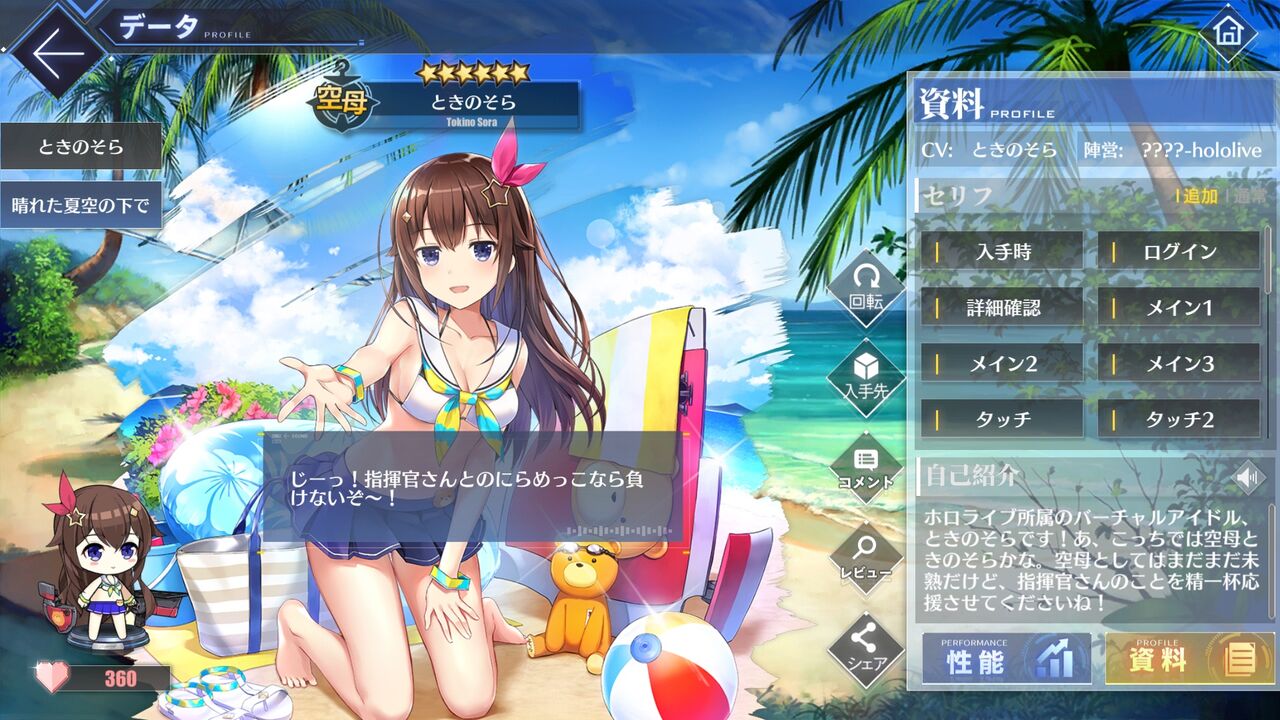Stay on the 資料 profile tab
This screenshot has height=720, width=1280.
(x=1160, y=658)
